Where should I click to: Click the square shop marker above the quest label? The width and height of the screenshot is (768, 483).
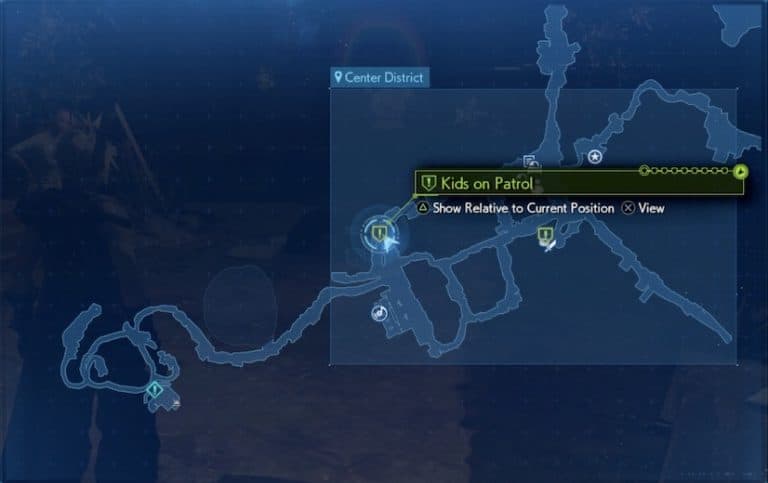[531, 162]
